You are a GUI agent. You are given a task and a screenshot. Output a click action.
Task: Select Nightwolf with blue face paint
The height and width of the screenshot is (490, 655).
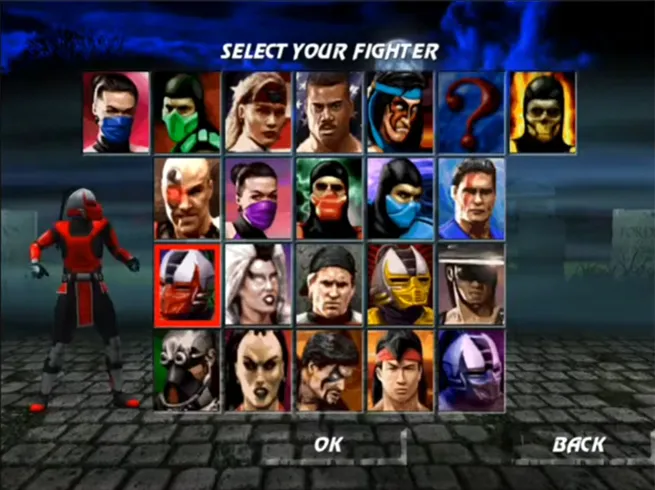pyautogui.click(x=400, y=111)
